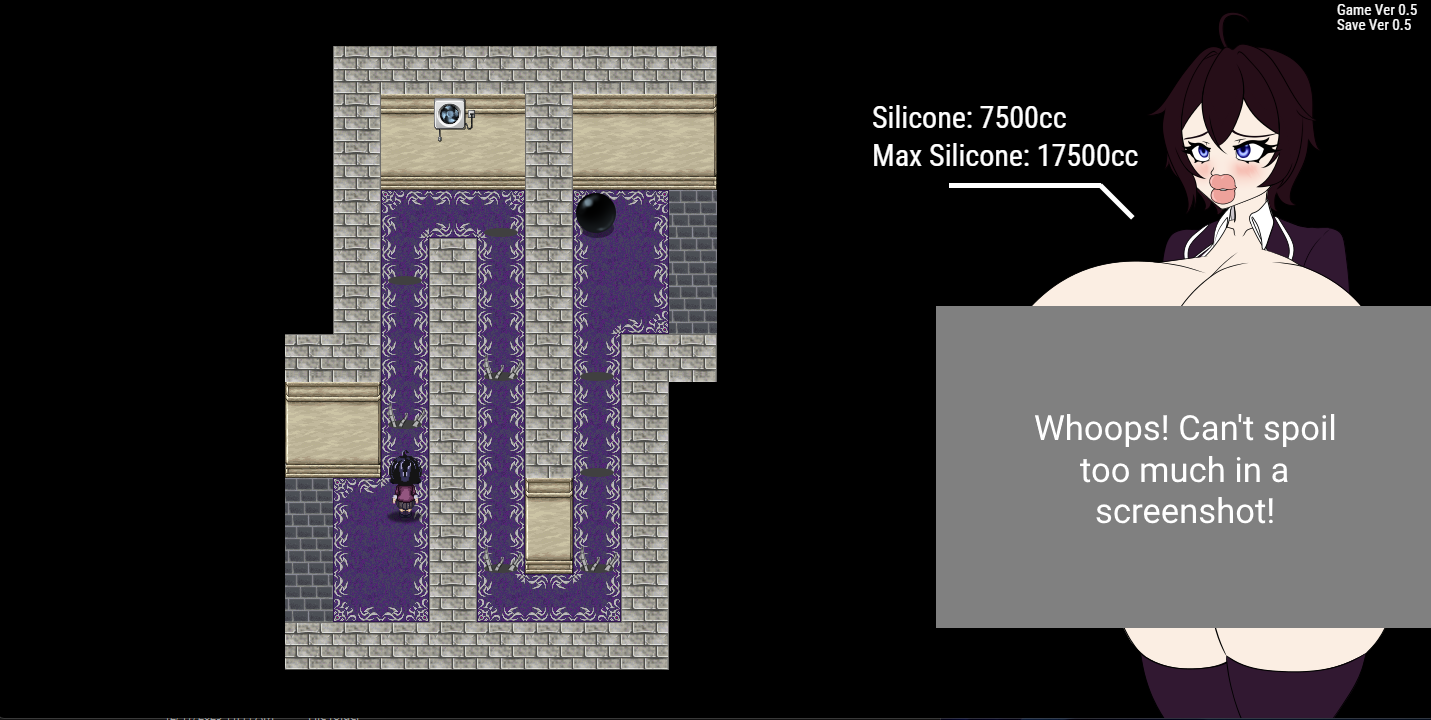This screenshot has height=720, width=1431.
Task: Click the Max Silicone: 17500cc stat text
Action: (1005, 156)
